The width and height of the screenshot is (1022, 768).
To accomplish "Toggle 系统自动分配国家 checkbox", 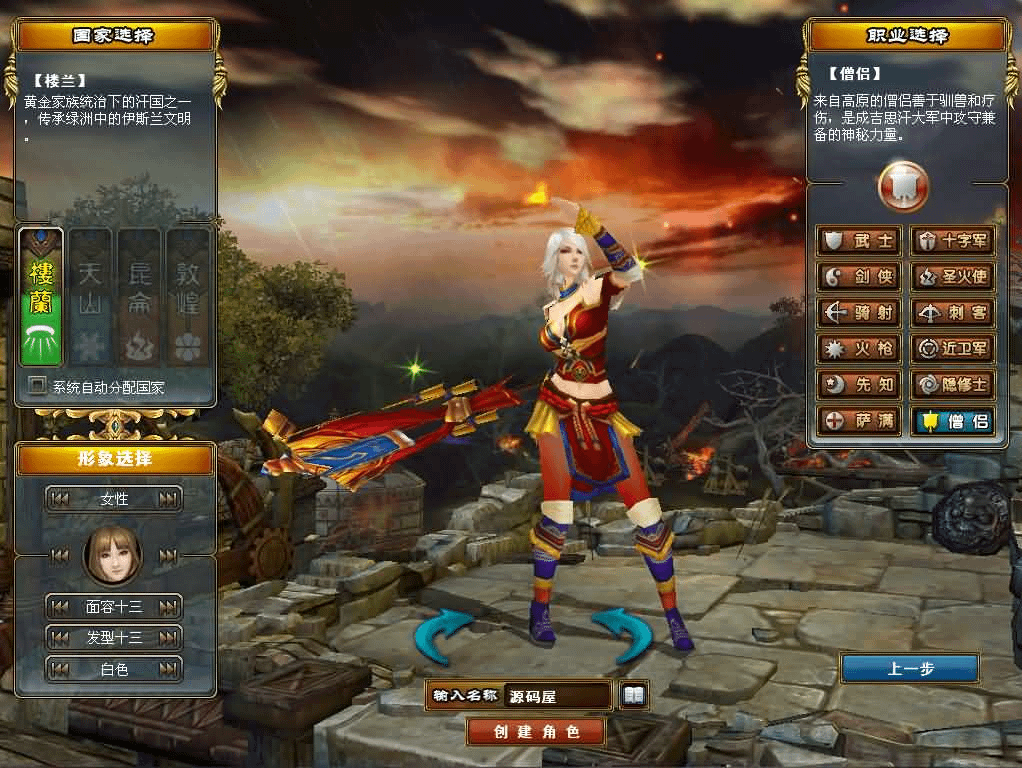I will point(38,385).
